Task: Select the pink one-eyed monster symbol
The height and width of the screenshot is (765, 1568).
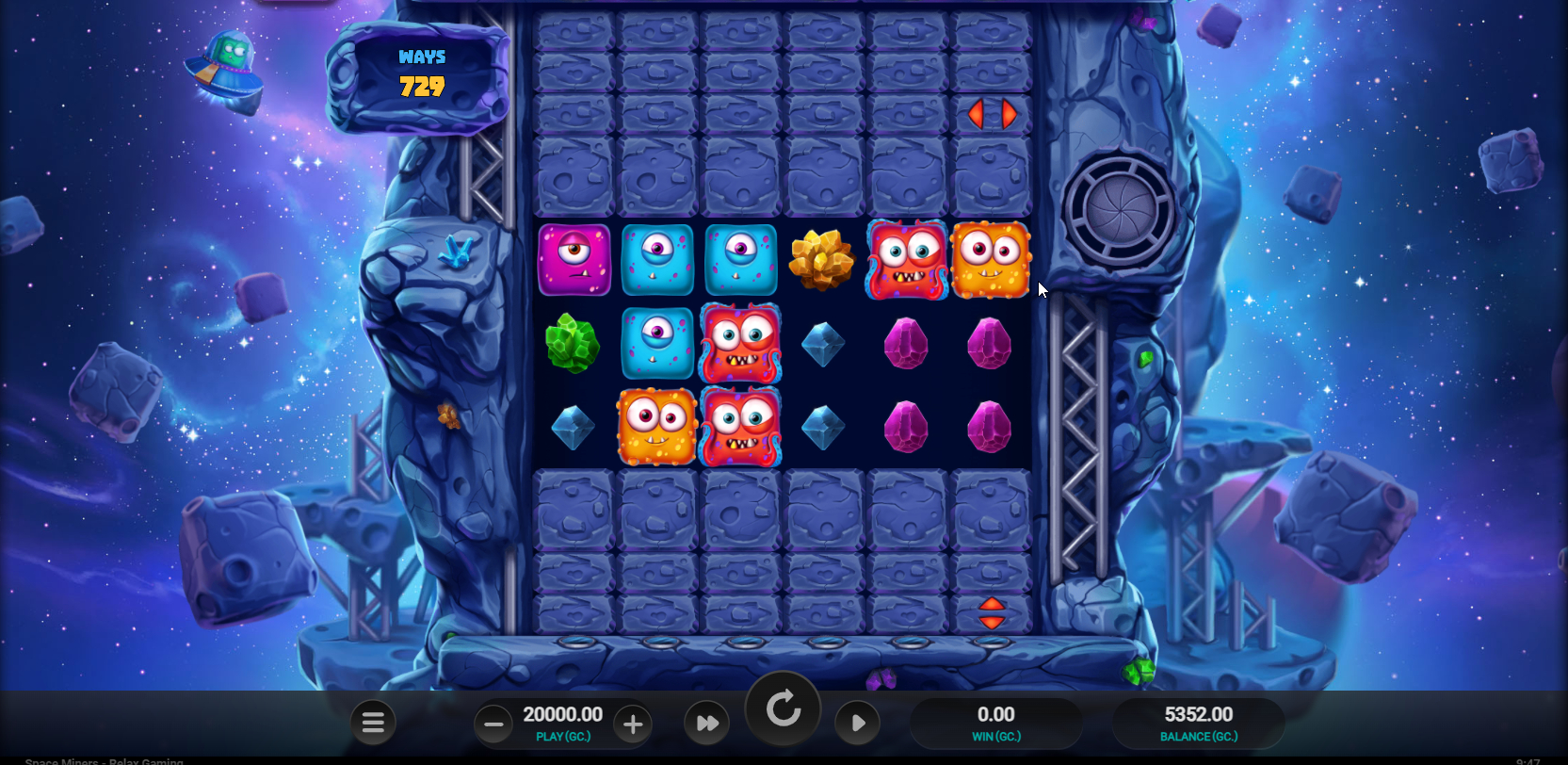Action: (574, 258)
